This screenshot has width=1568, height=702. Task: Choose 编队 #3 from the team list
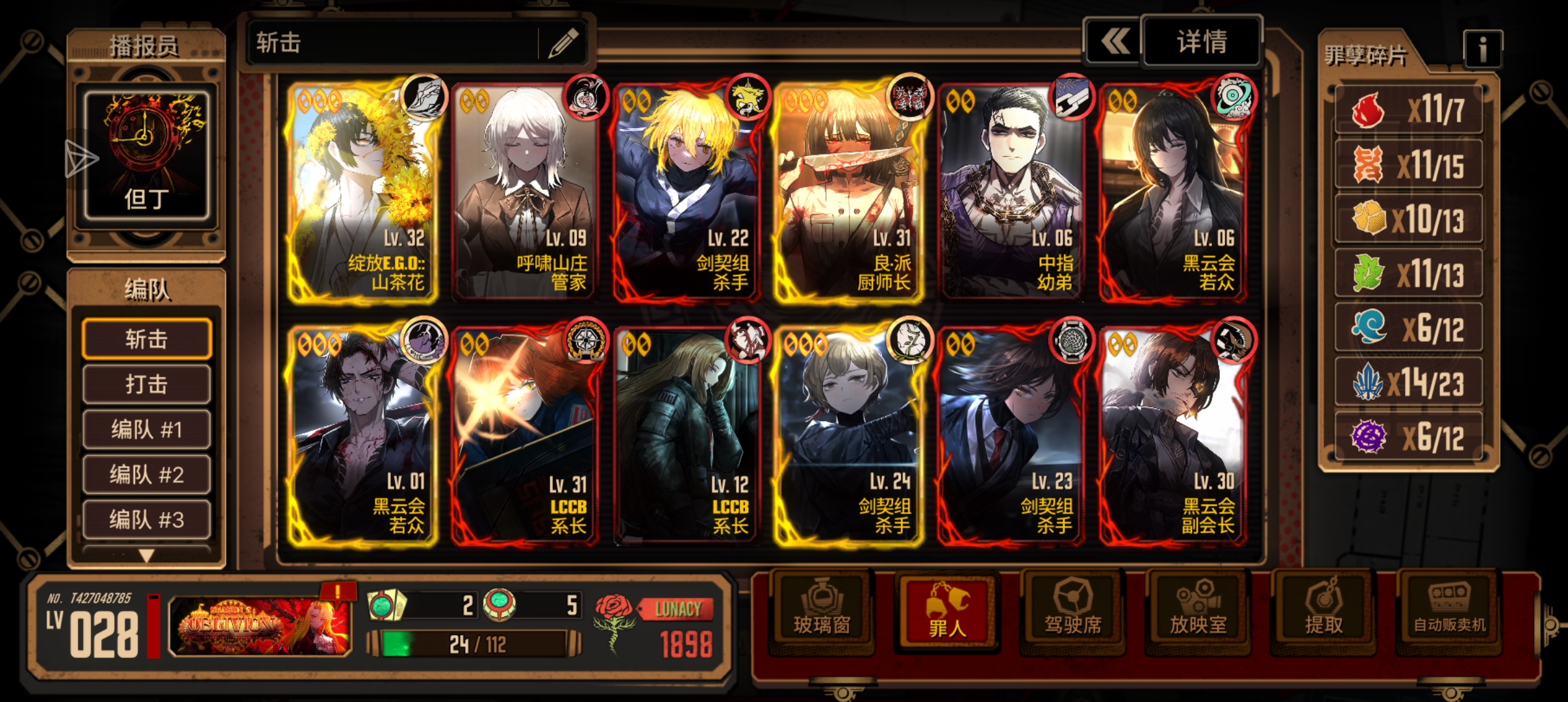point(147,519)
